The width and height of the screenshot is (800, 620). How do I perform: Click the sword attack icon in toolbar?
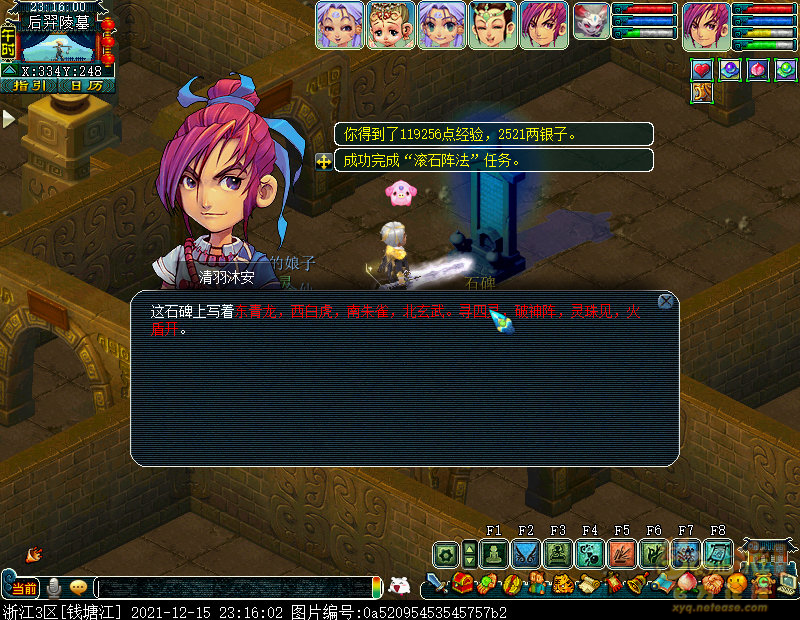[437, 583]
